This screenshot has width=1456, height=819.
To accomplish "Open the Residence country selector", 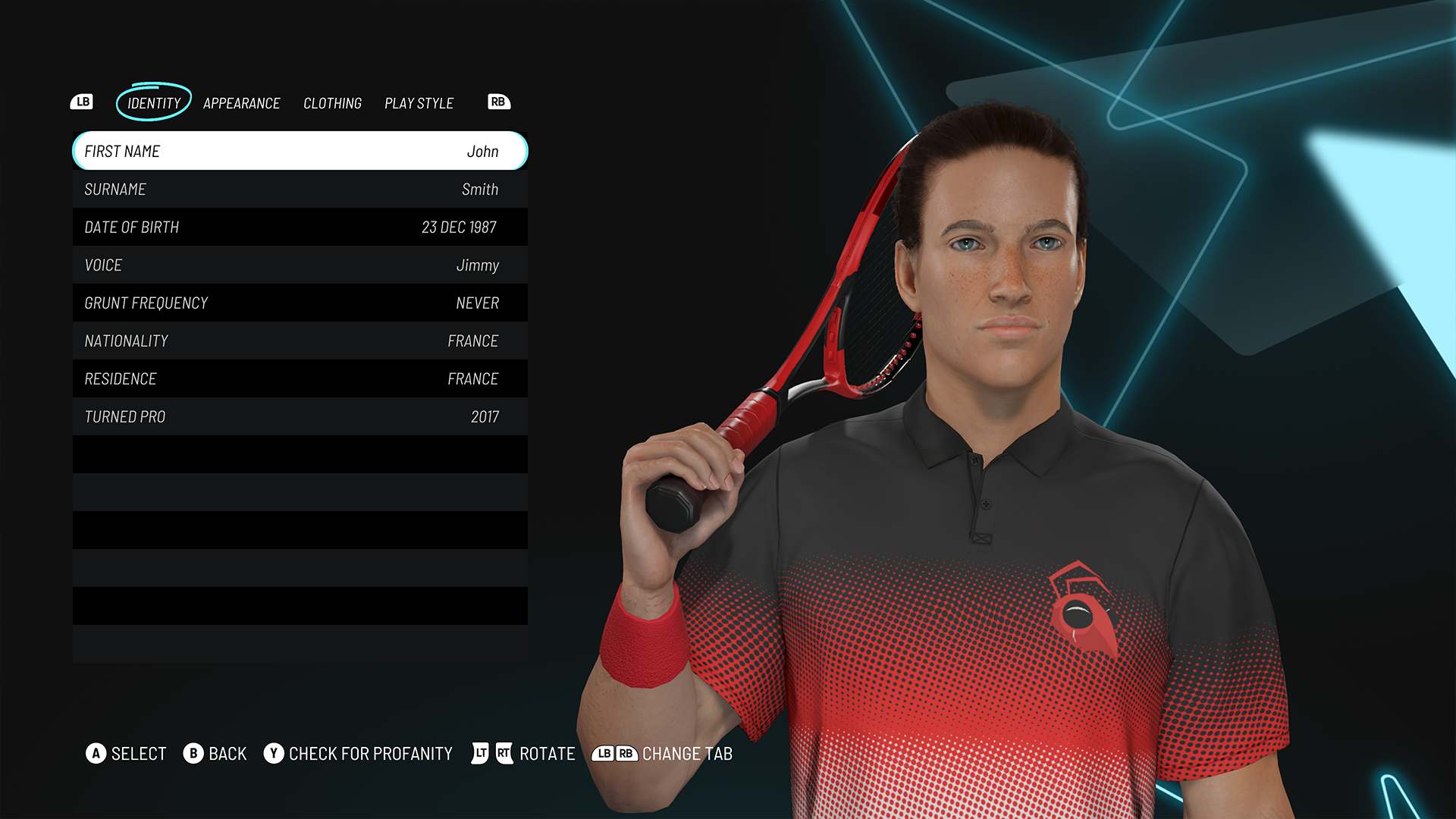I will click(x=300, y=378).
